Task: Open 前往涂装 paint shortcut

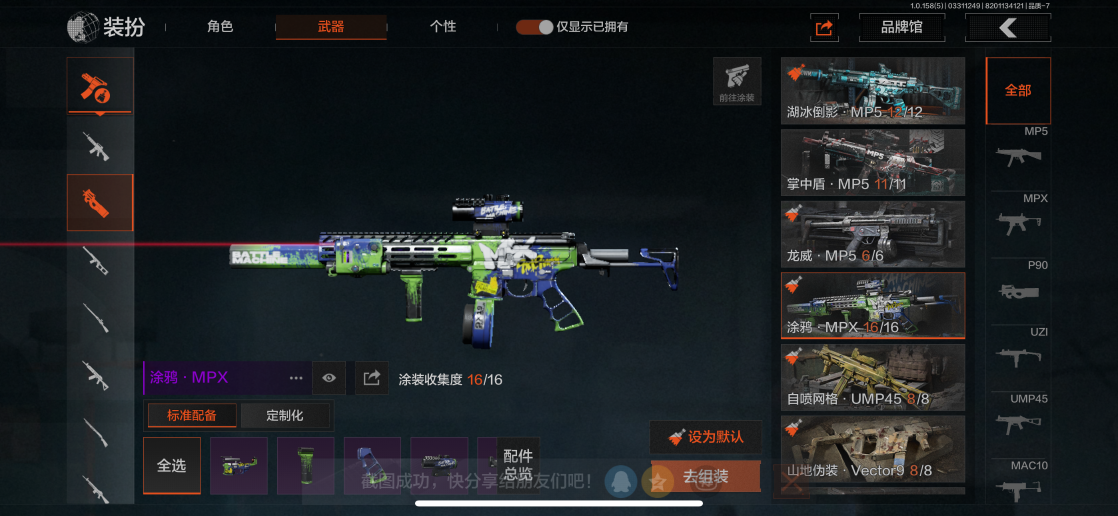Action: [x=737, y=81]
